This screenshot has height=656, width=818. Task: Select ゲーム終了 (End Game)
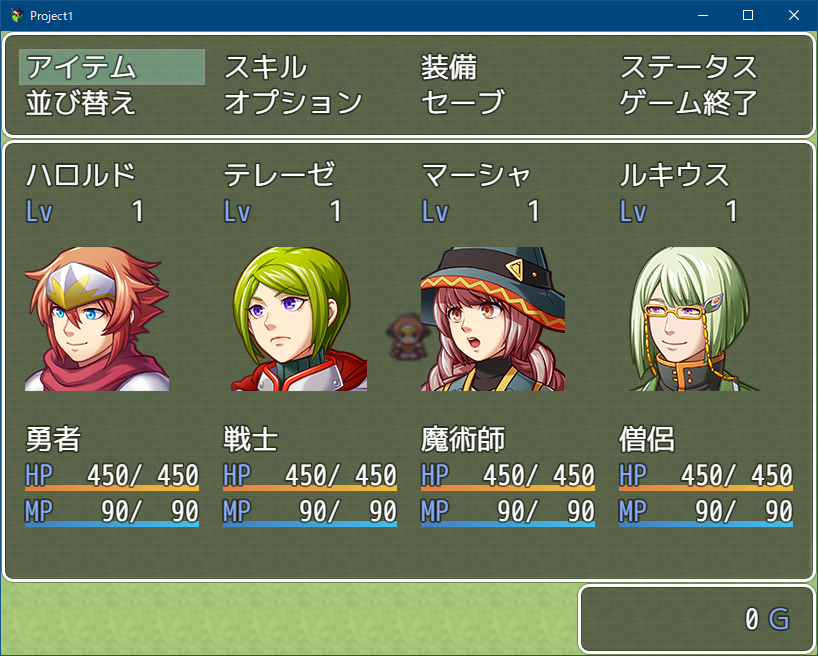coord(689,102)
